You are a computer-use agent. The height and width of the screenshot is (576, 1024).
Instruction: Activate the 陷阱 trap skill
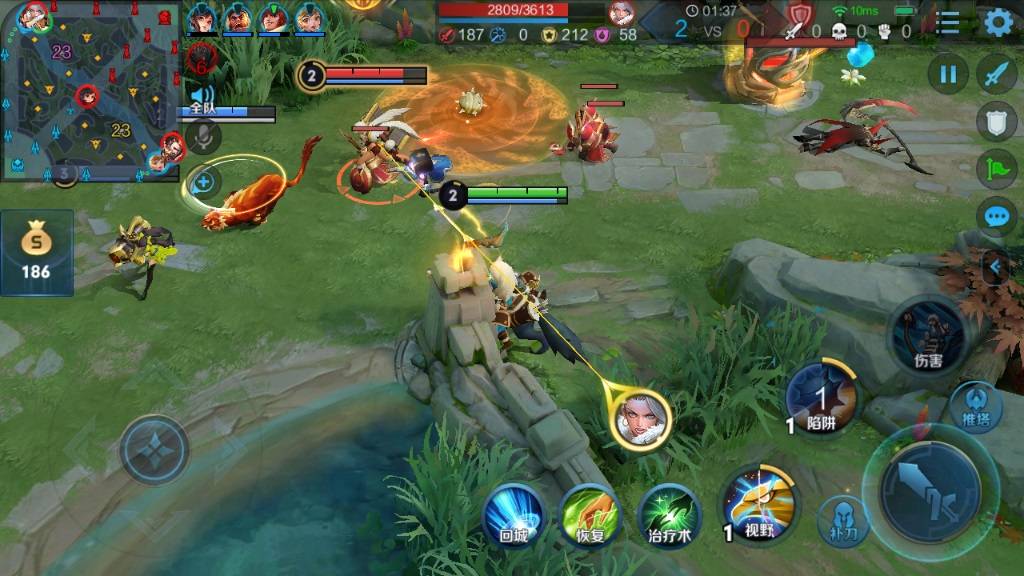pyautogui.click(x=821, y=397)
